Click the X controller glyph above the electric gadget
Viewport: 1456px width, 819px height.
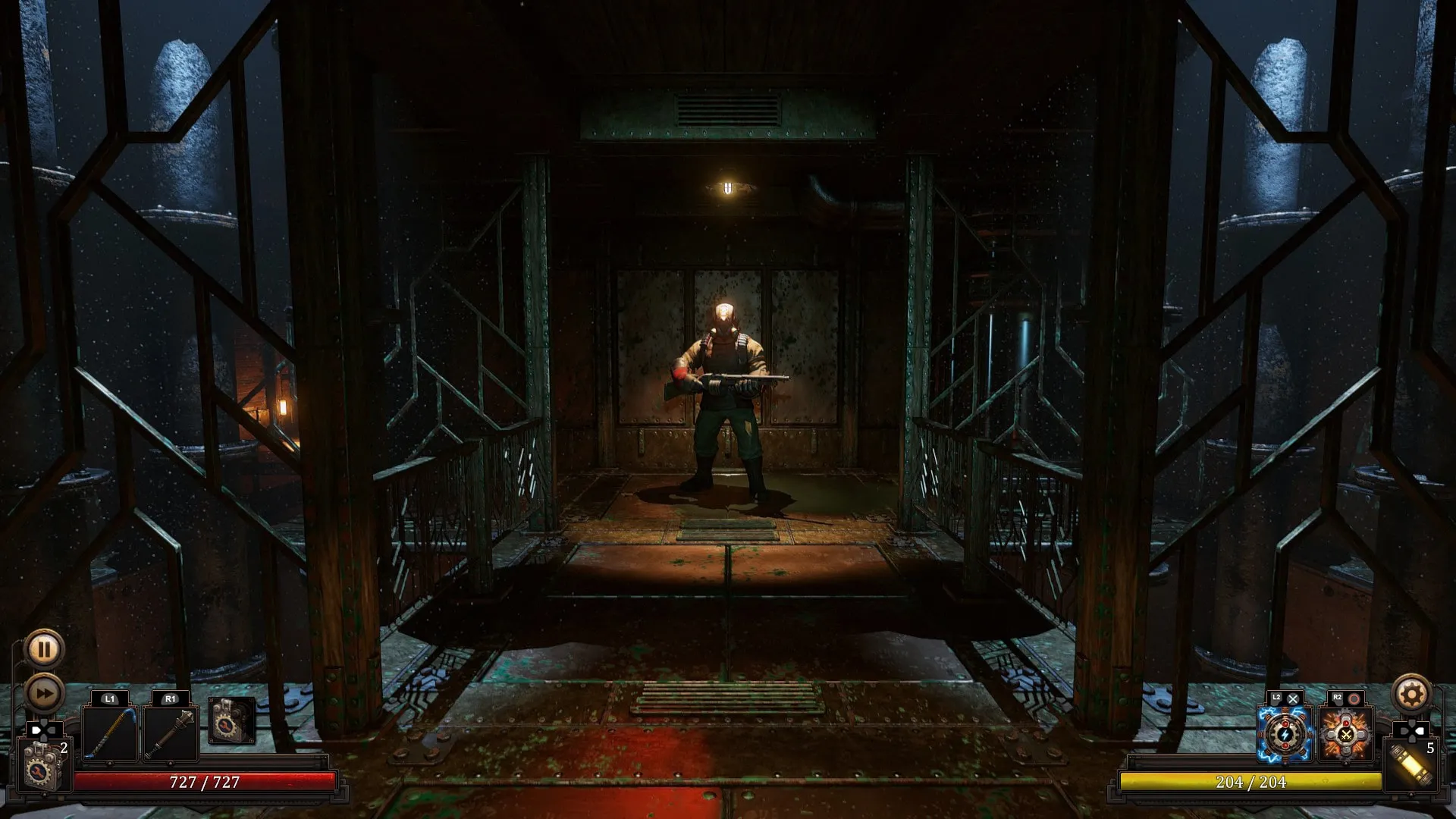tap(1293, 699)
